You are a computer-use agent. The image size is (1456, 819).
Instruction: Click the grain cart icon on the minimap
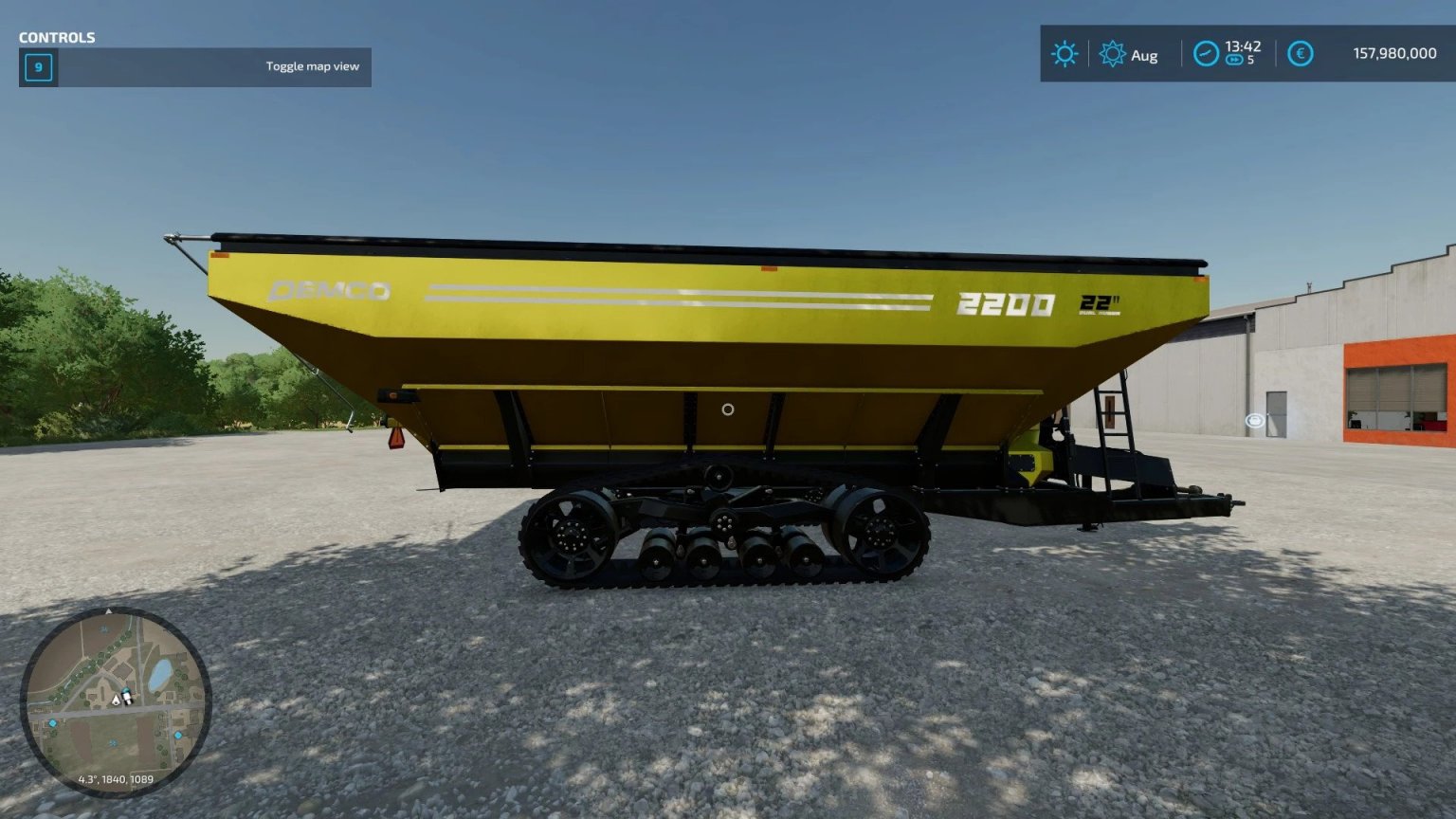(x=126, y=697)
